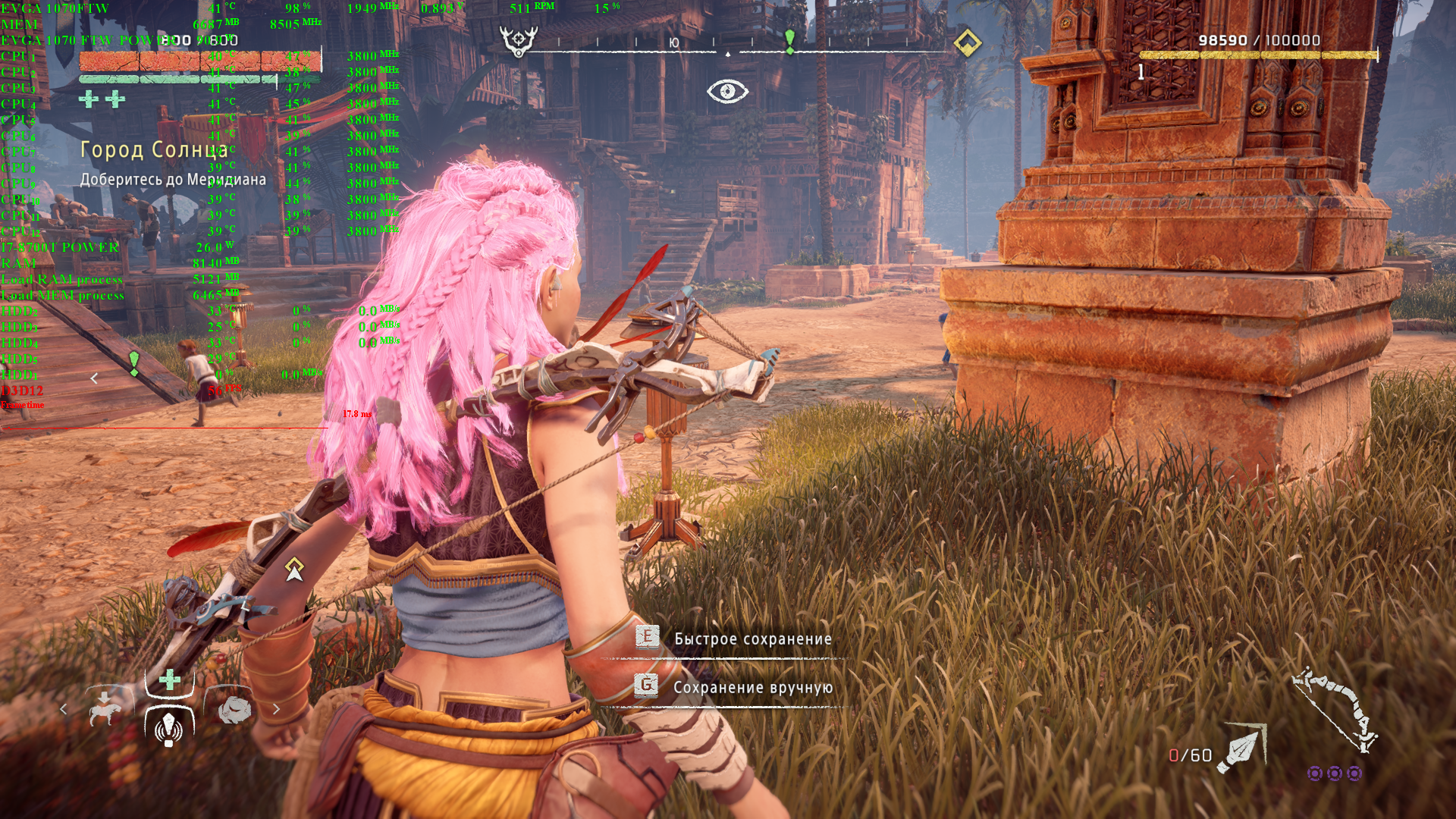Screen dimensions: 1456x819
Task: Use the selected lure call tool
Action: (169, 727)
